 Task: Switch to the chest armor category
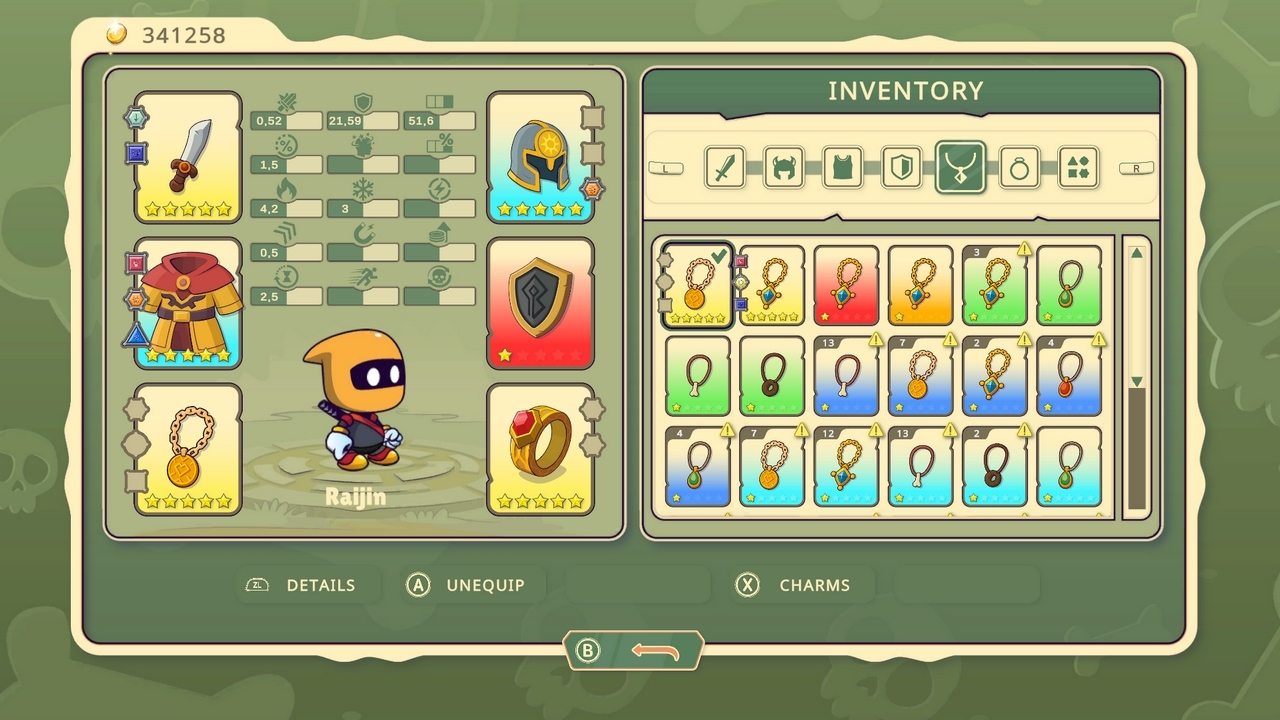click(843, 168)
